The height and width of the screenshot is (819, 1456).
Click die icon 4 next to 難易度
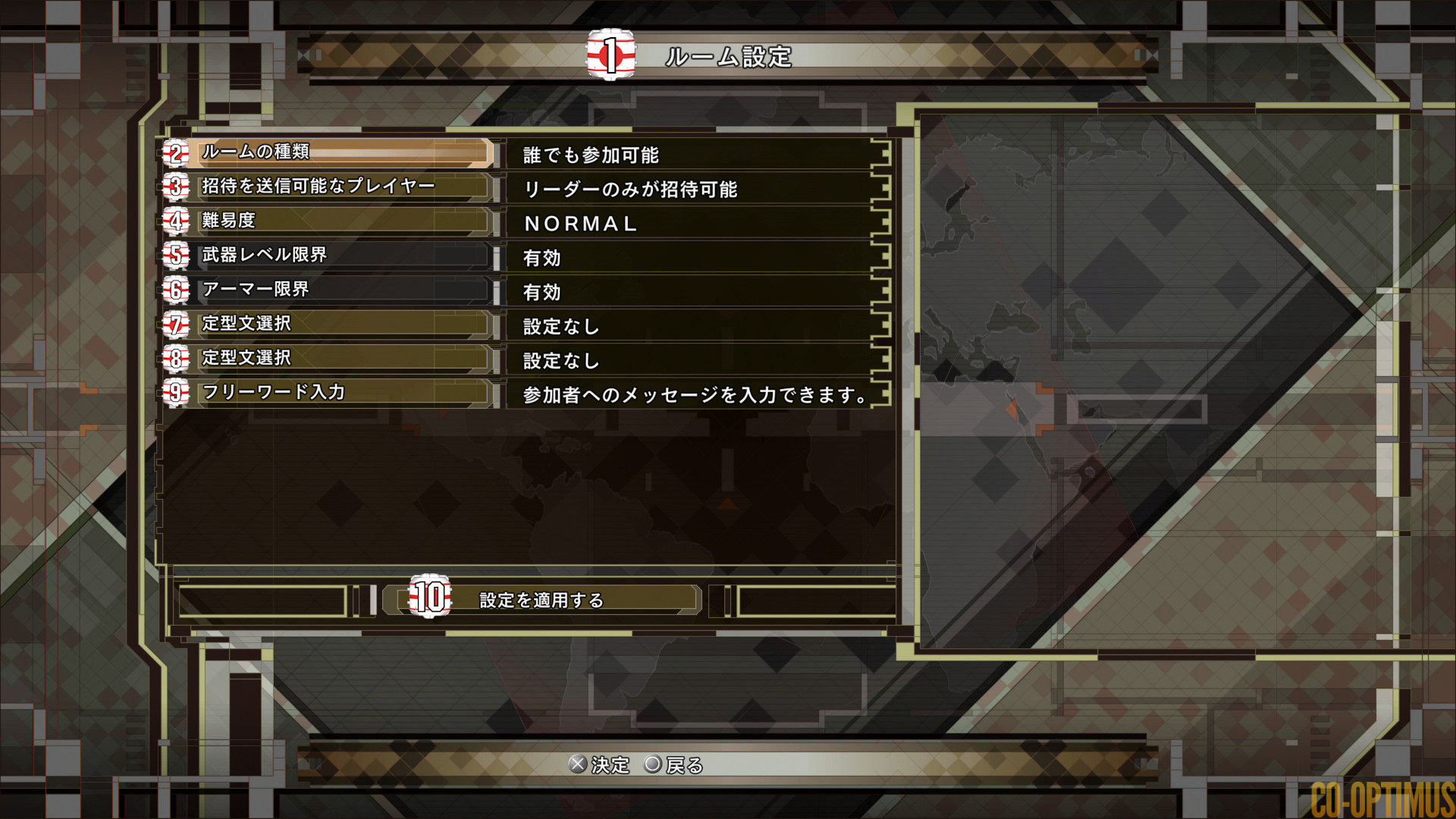175,221
